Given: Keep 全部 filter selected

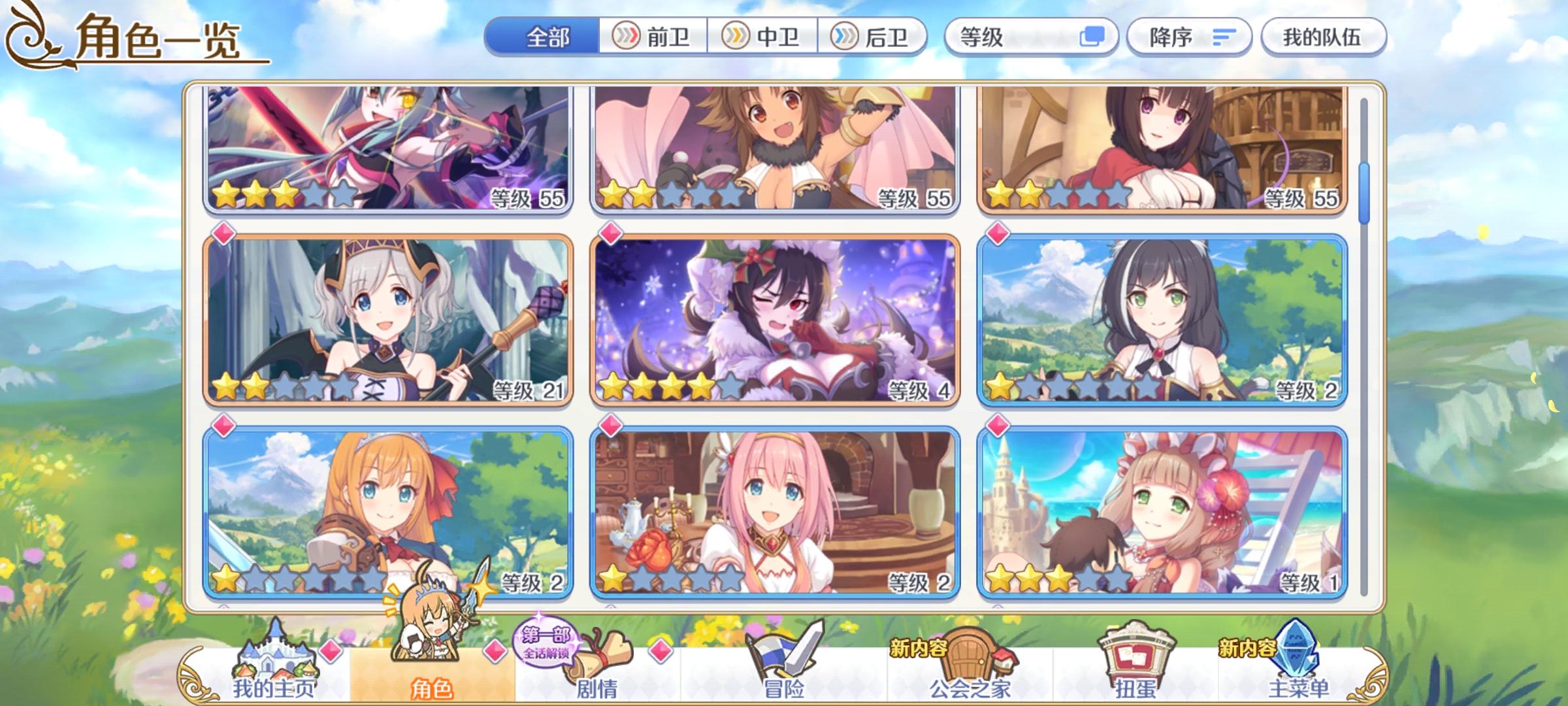Looking at the screenshot, I should click(x=547, y=37).
